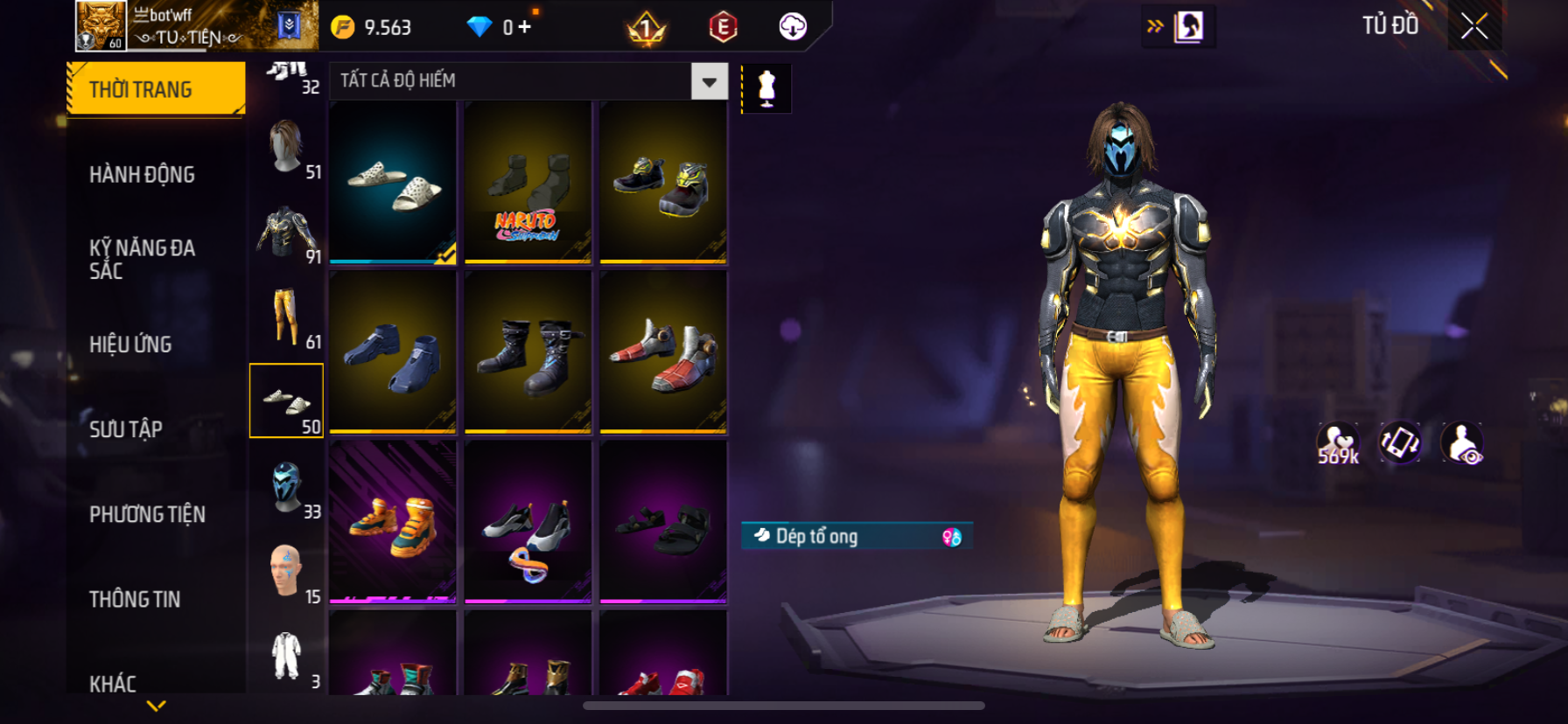Choose the top armor category with 91 items
Screen dimensions: 1568x724
286,232
